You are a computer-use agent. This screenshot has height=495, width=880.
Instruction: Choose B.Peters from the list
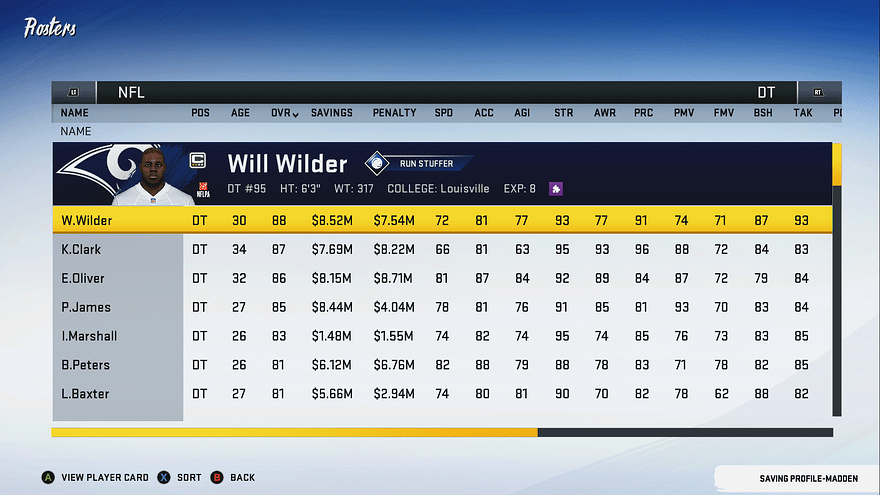click(85, 365)
